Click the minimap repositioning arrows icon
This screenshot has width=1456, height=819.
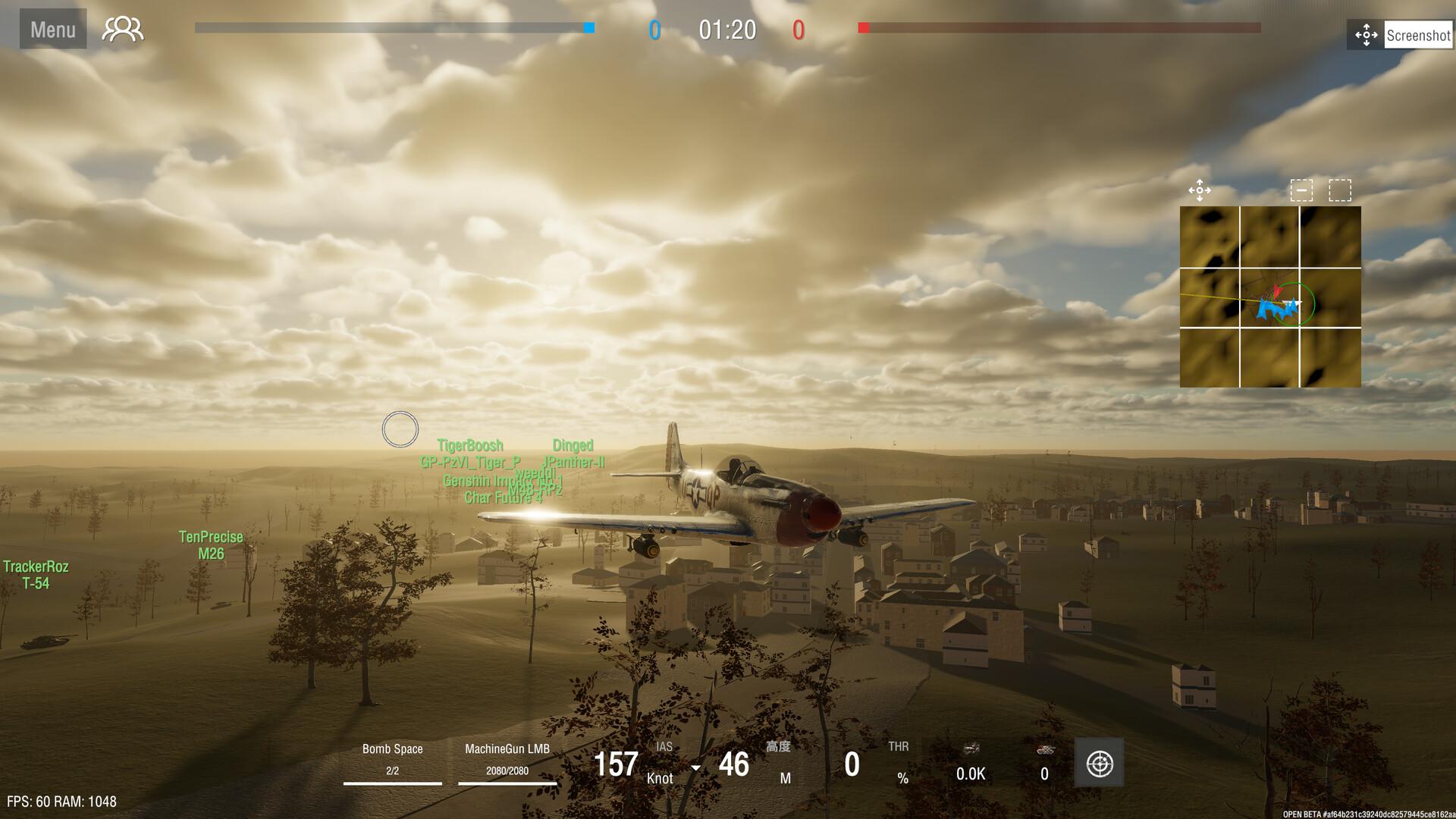1200,192
